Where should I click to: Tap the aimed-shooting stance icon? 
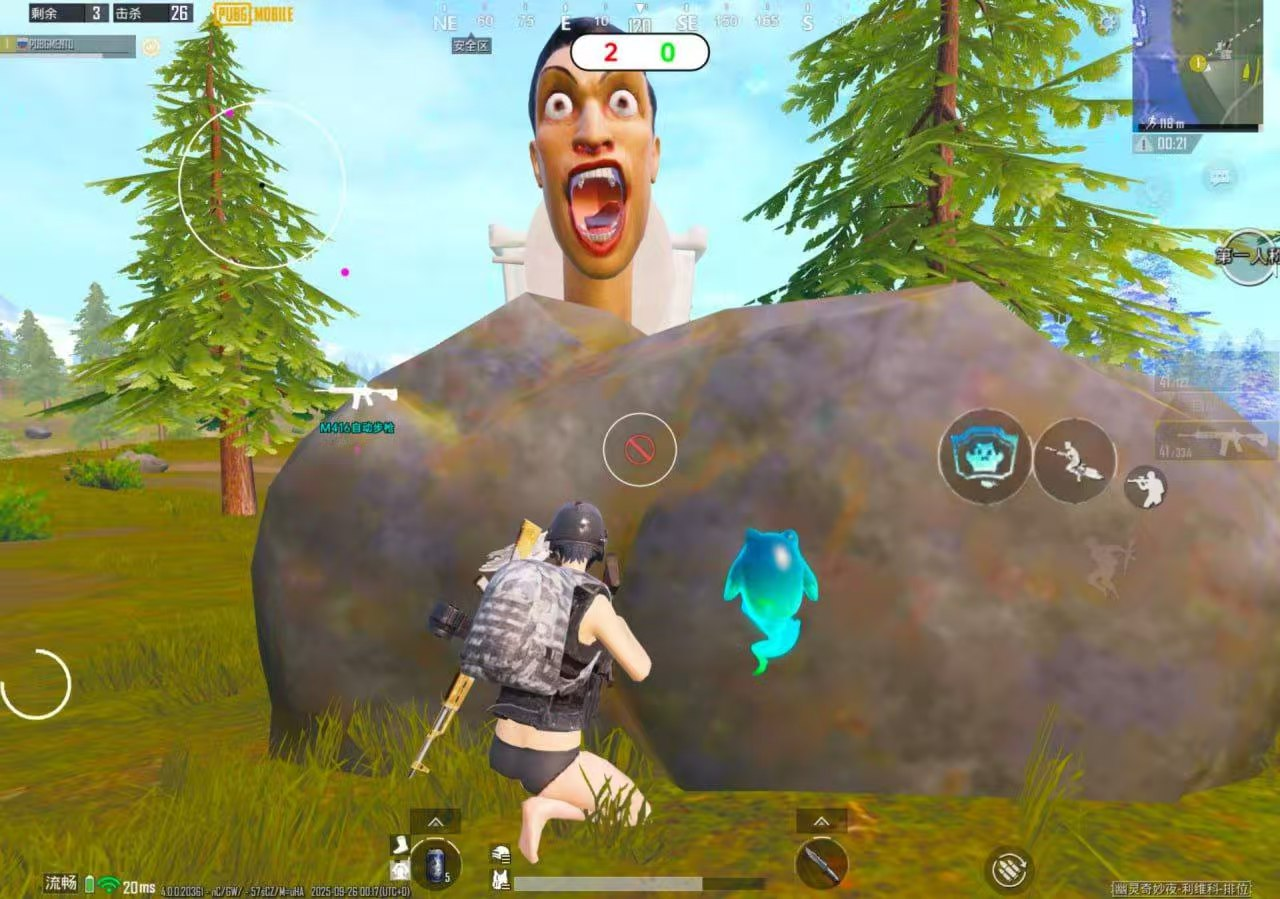1148,487
